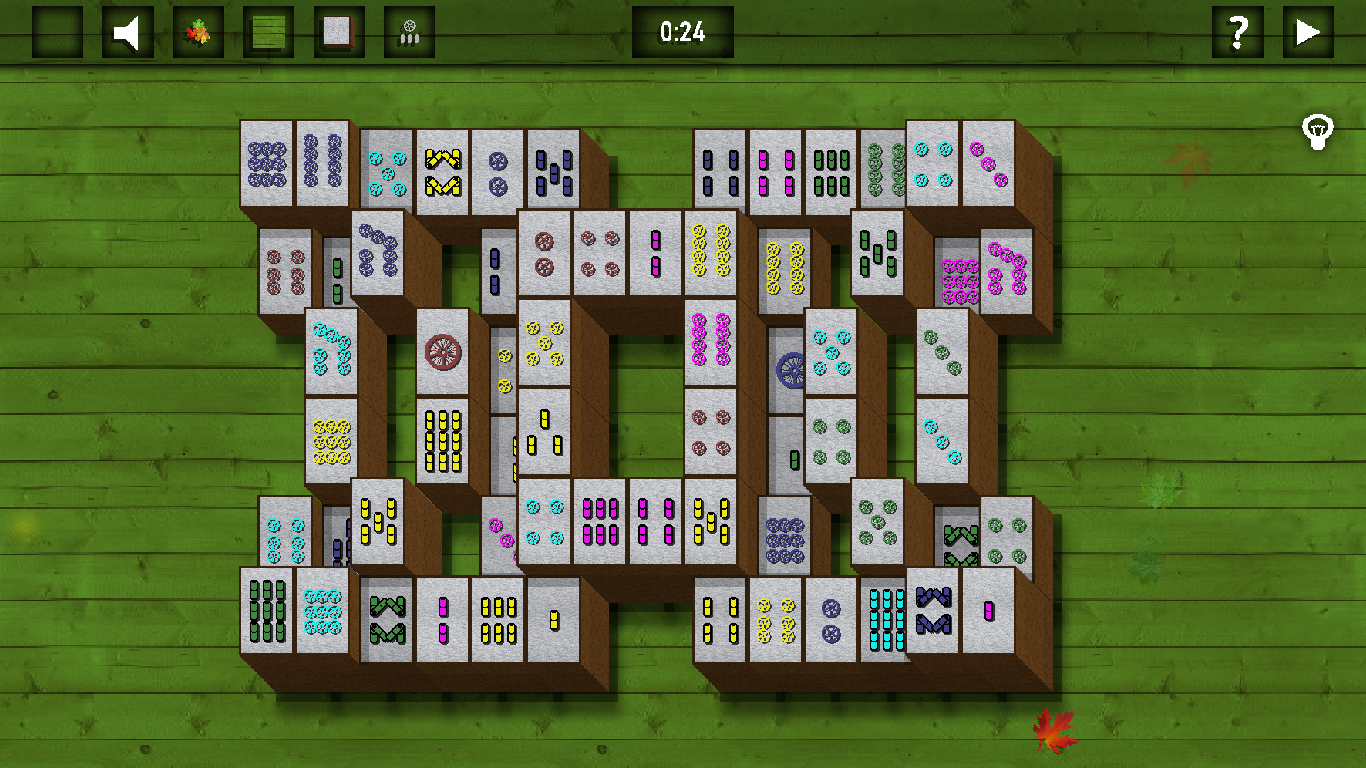This screenshot has height=768, width=1366.
Task: Open help using the question mark icon
Action: tap(1238, 31)
